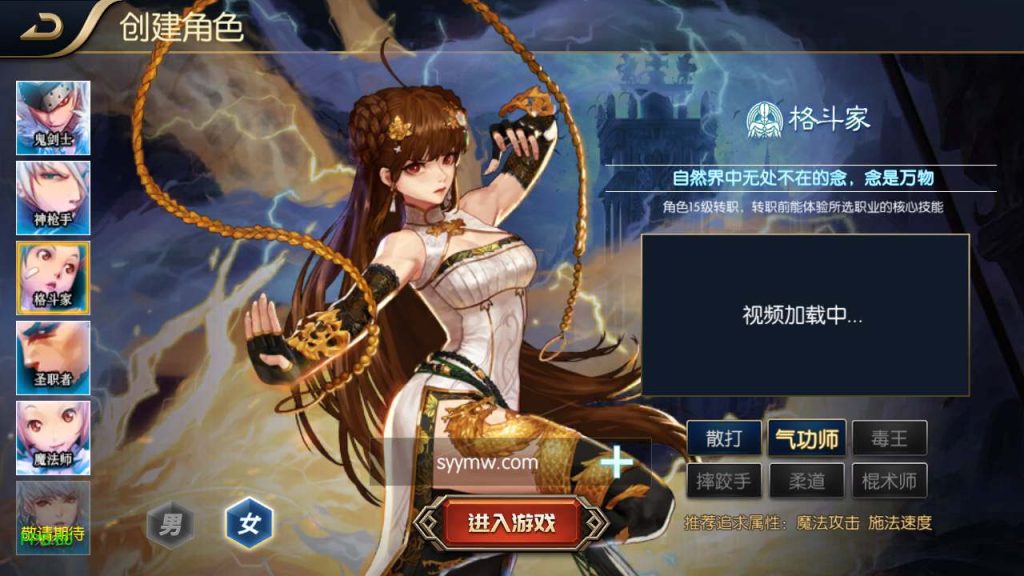The height and width of the screenshot is (576, 1024).
Task: Go back using the arrow button
Action: pos(42,27)
